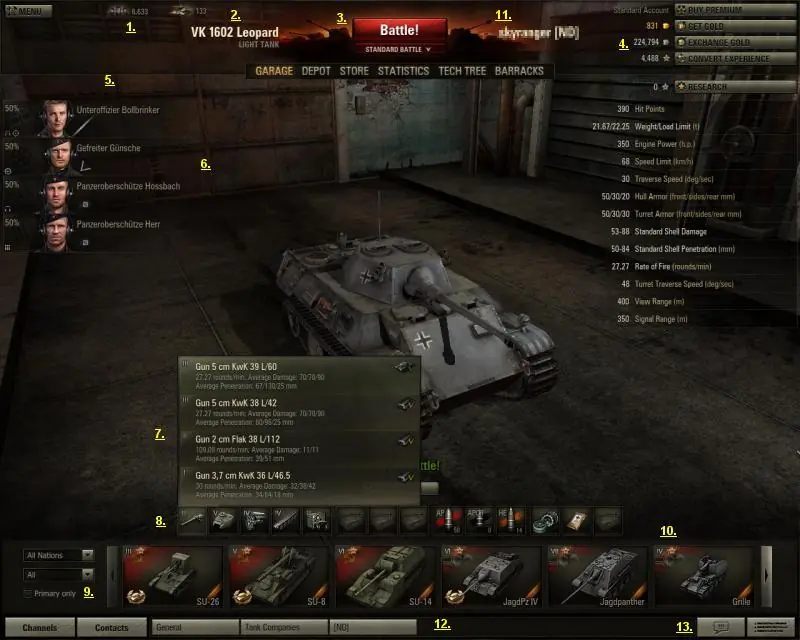Open the Statistics tab
This screenshot has width=800, height=640.
pos(403,71)
